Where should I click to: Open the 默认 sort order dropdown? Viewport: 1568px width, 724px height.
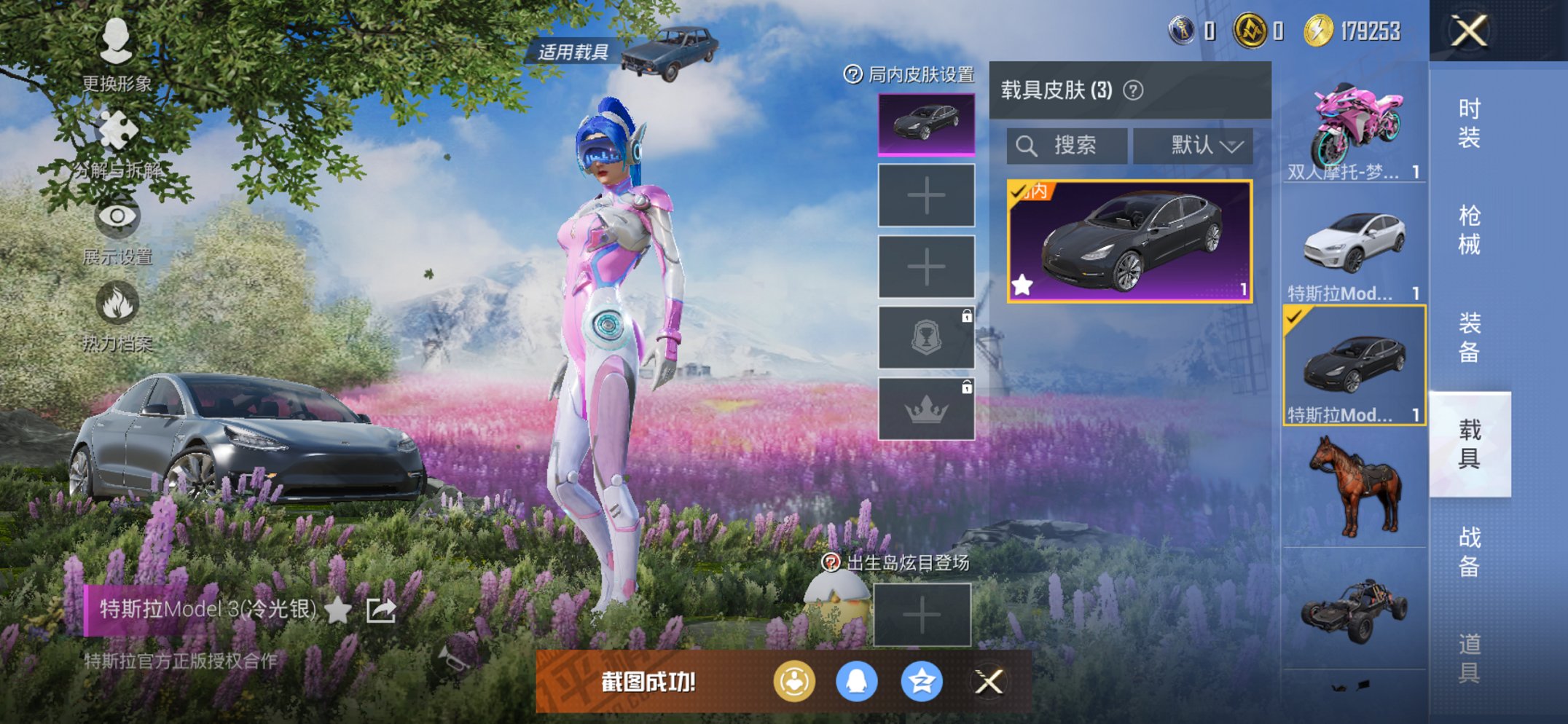1192,145
